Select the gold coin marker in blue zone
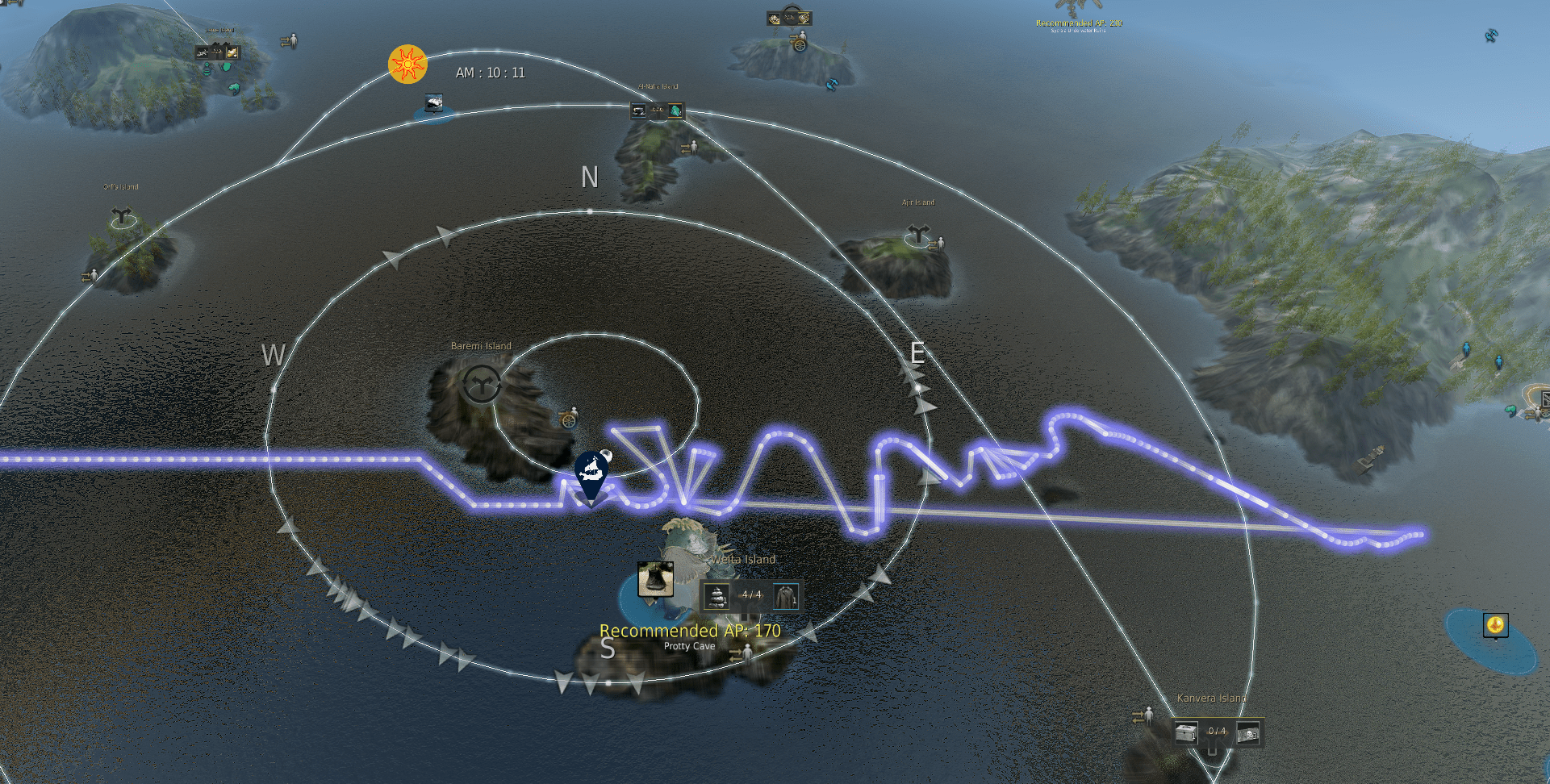Image resolution: width=1550 pixels, height=784 pixels. (1495, 624)
